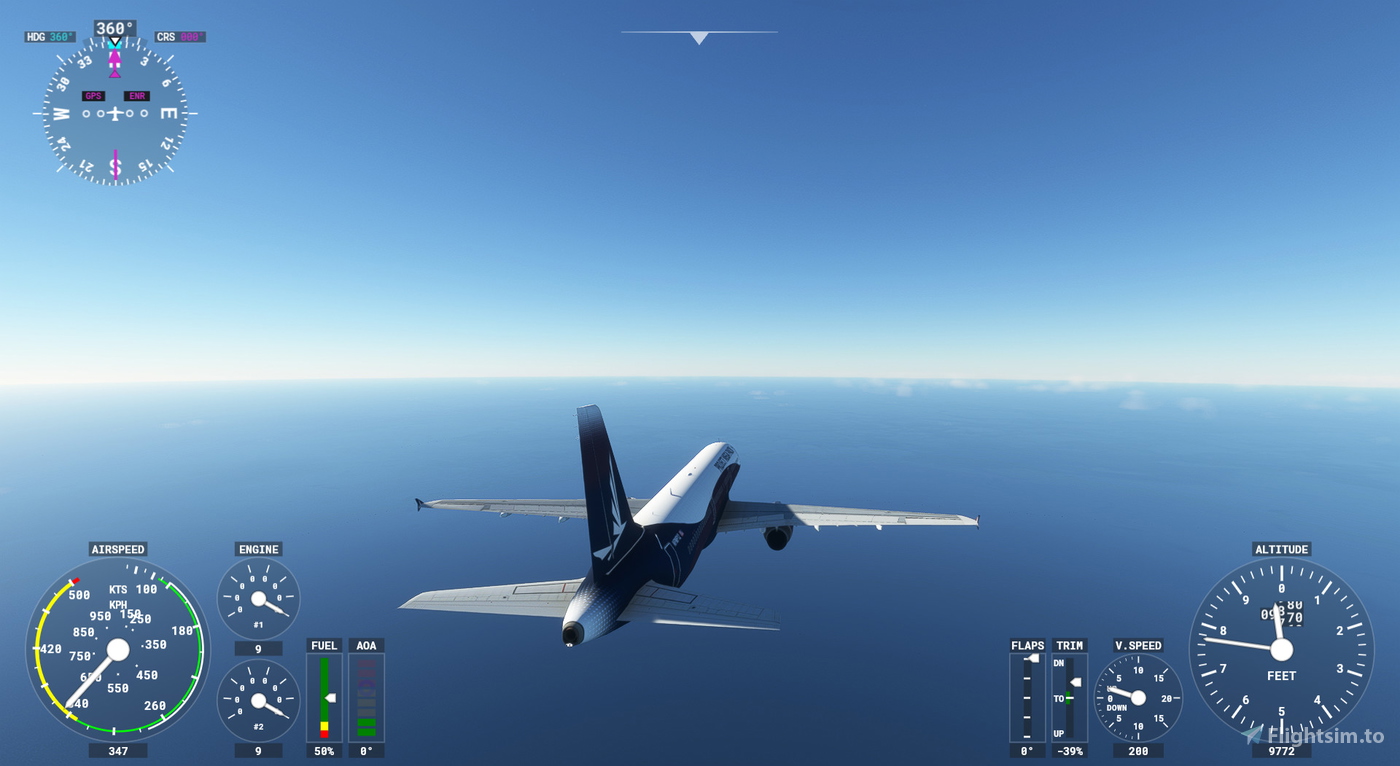Select the ENGINE #2 gauge
1400x766 pixels.
pos(258,700)
